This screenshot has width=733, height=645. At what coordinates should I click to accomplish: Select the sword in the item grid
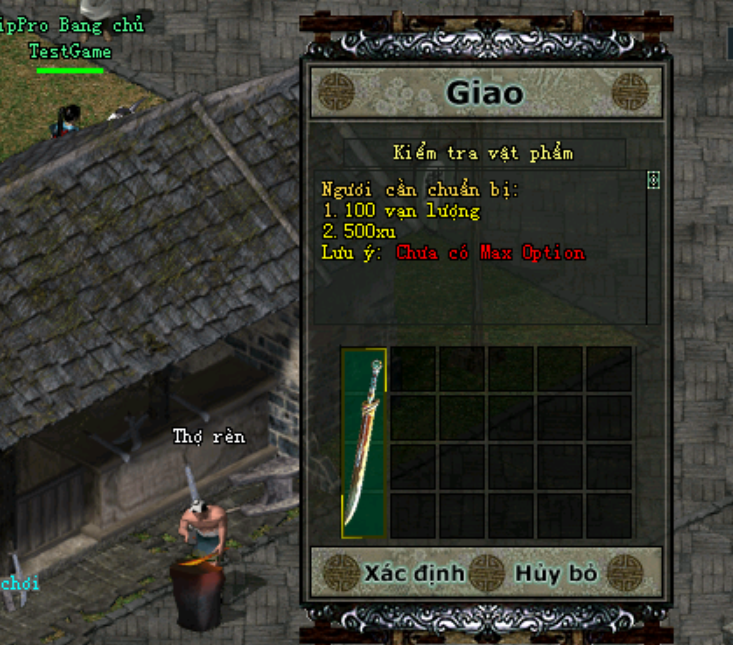point(363,442)
